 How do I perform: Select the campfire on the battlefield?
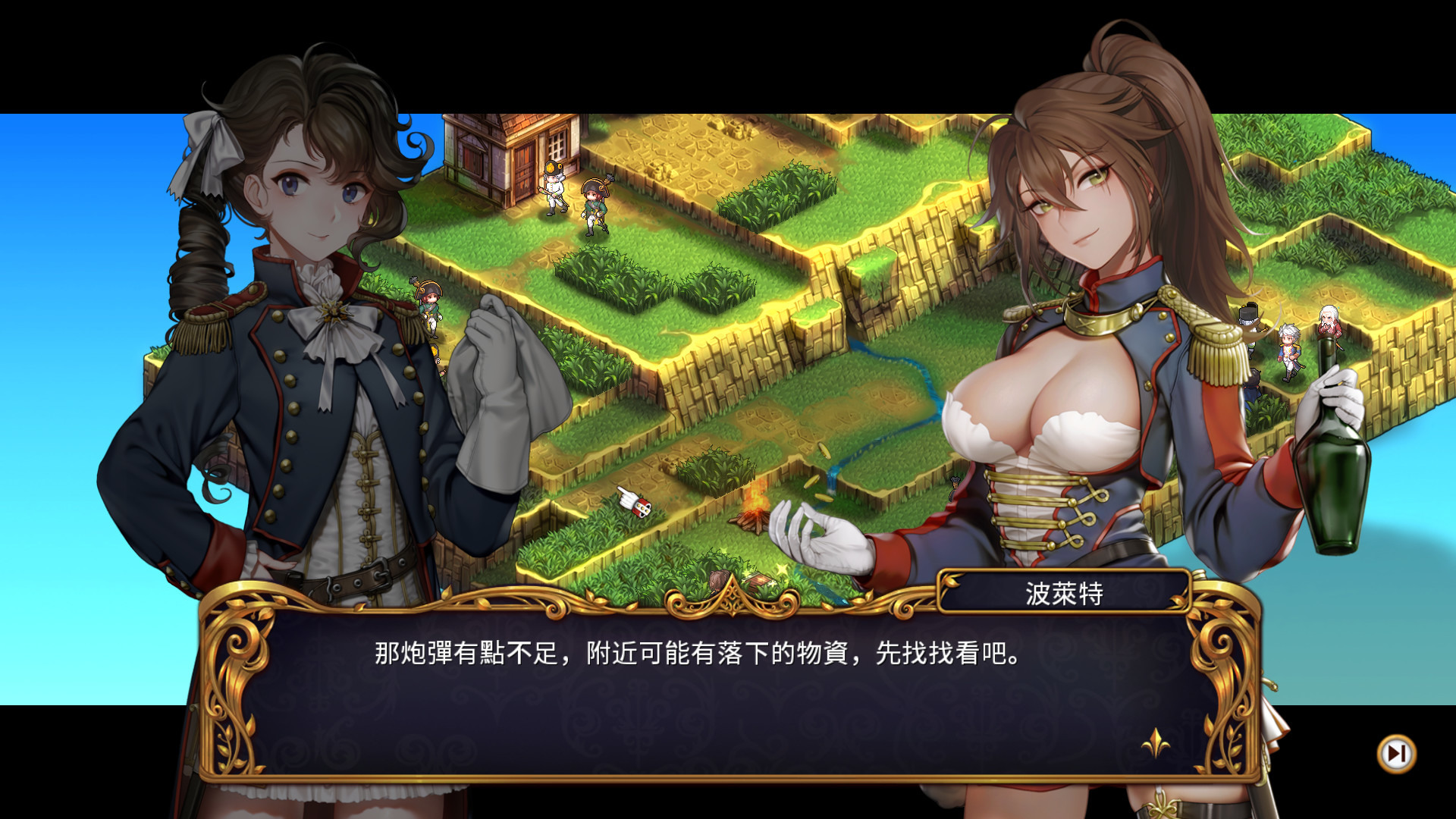tap(753, 518)
